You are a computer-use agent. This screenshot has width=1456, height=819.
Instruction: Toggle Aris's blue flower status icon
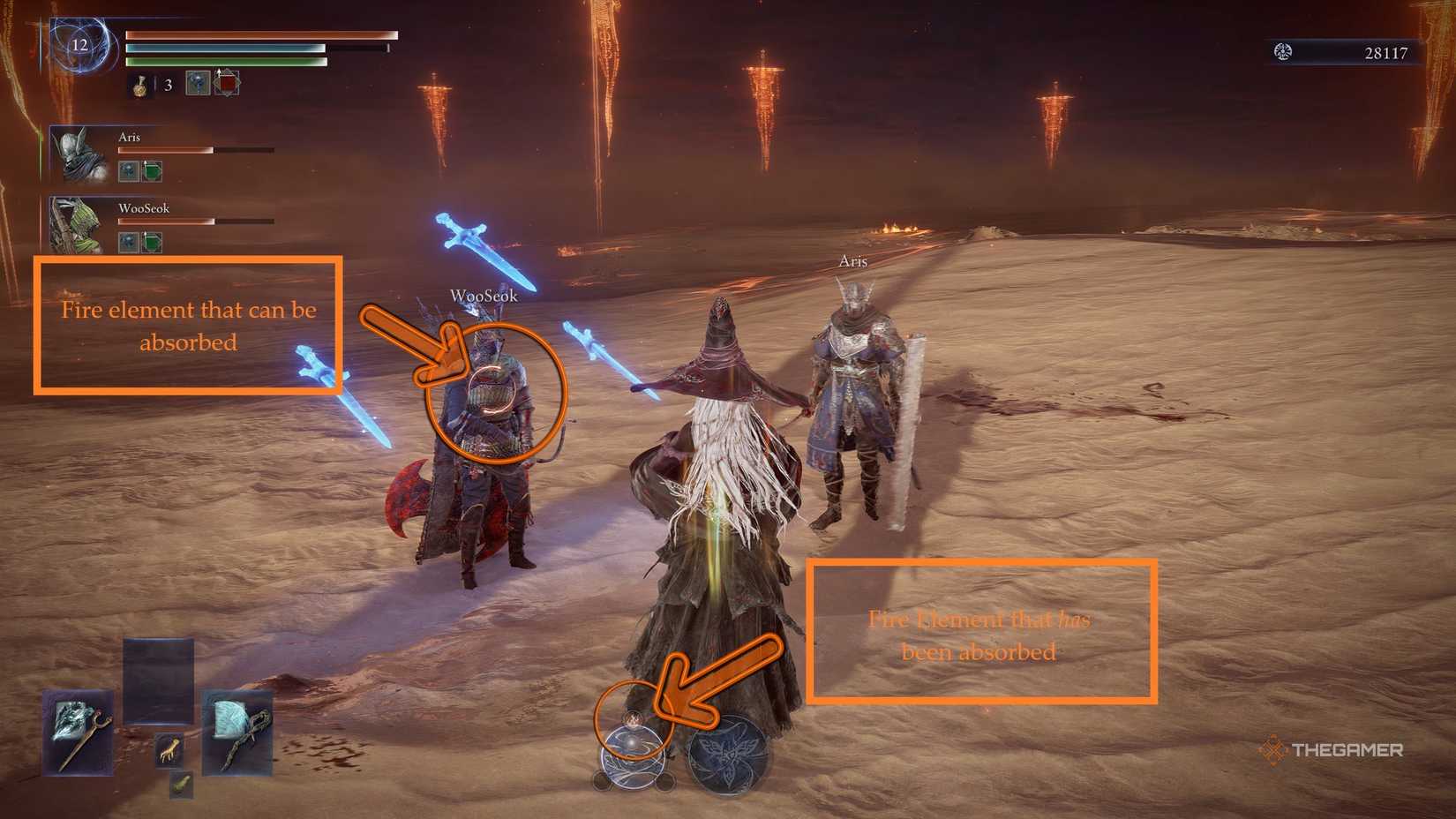click(x=129, y=171)
